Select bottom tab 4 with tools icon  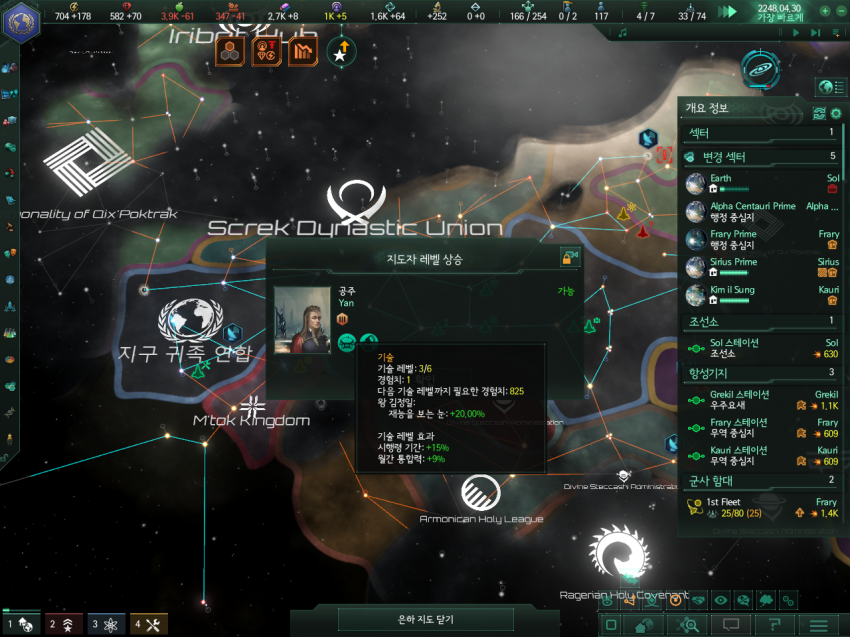point(148,624)
